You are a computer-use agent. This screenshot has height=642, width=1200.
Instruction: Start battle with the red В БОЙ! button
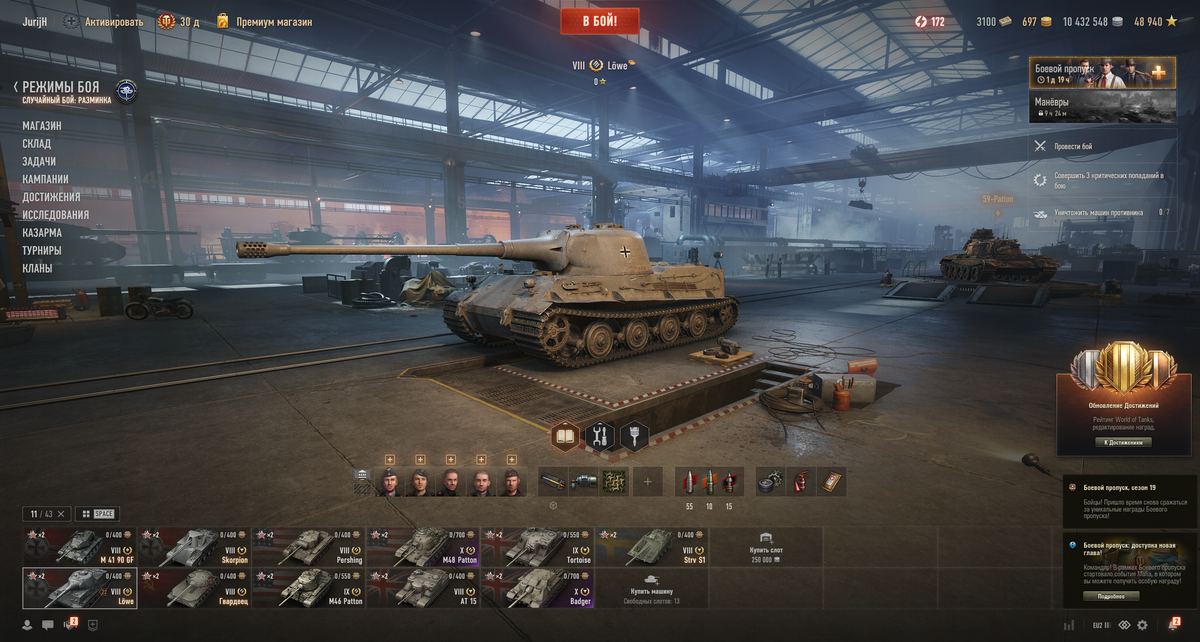tap(600, 20)
